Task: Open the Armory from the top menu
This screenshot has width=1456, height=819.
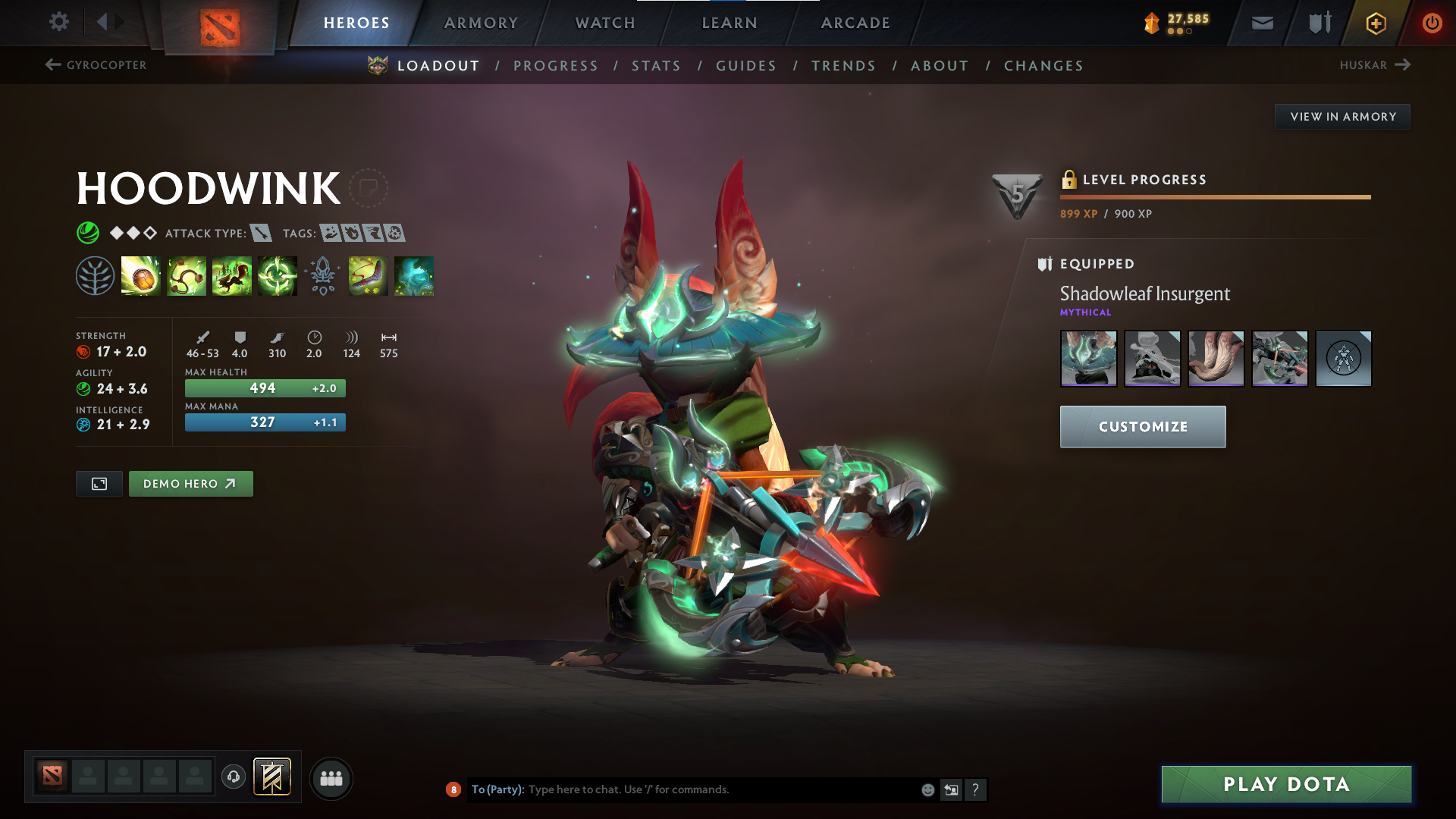Action: [481, 22]
